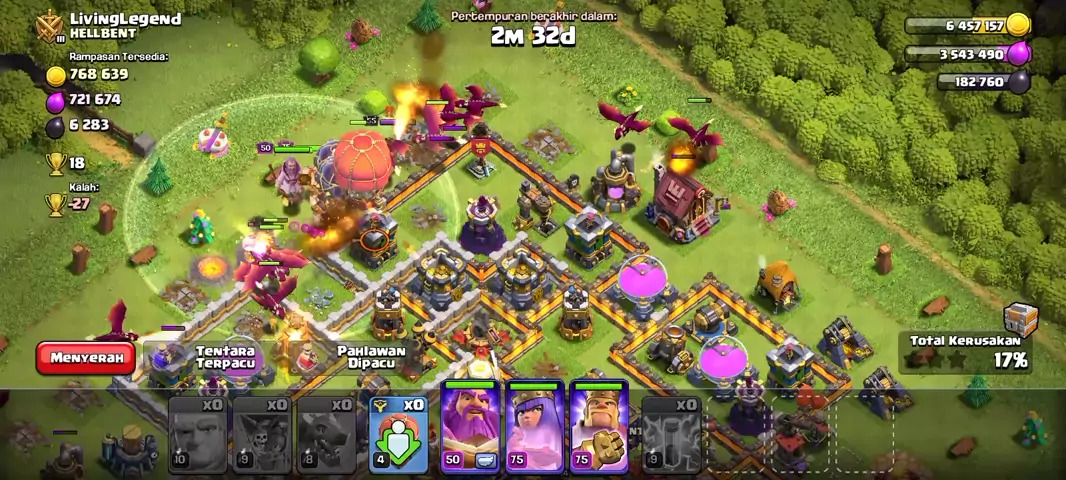Pick the depleted Giant troop slot

[197, 434]
